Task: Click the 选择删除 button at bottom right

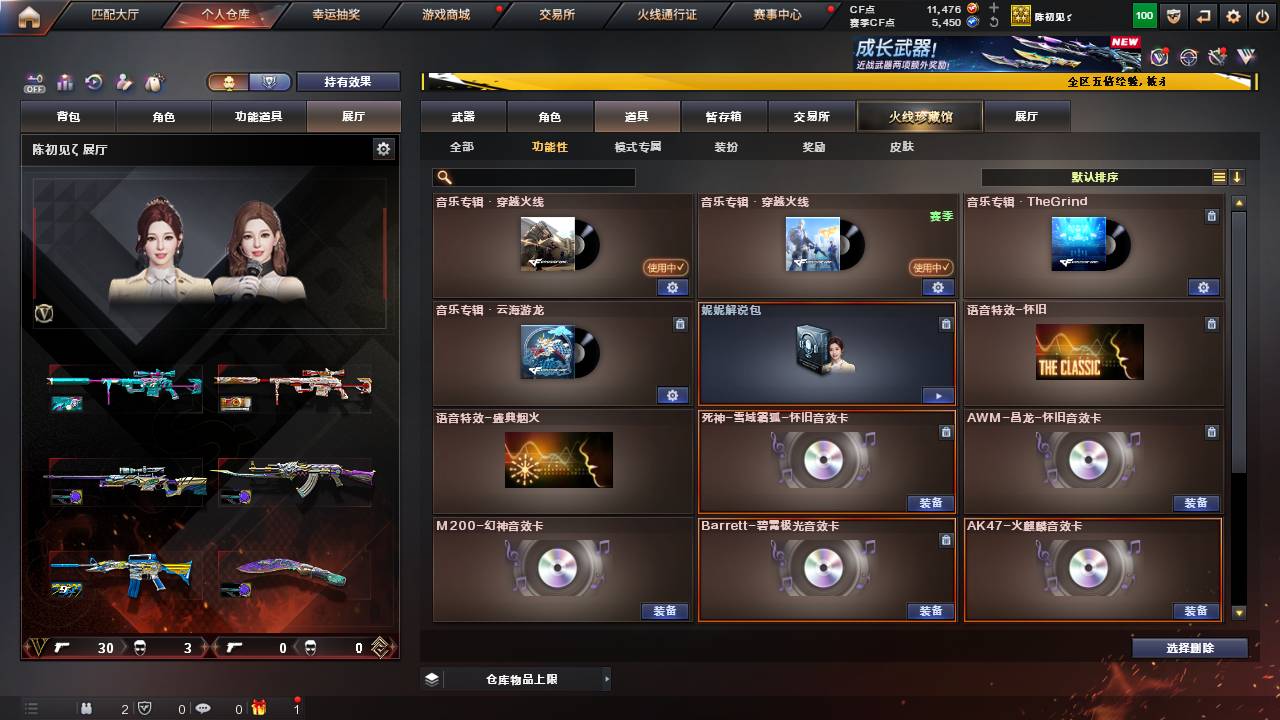Action: [1189, 647]
